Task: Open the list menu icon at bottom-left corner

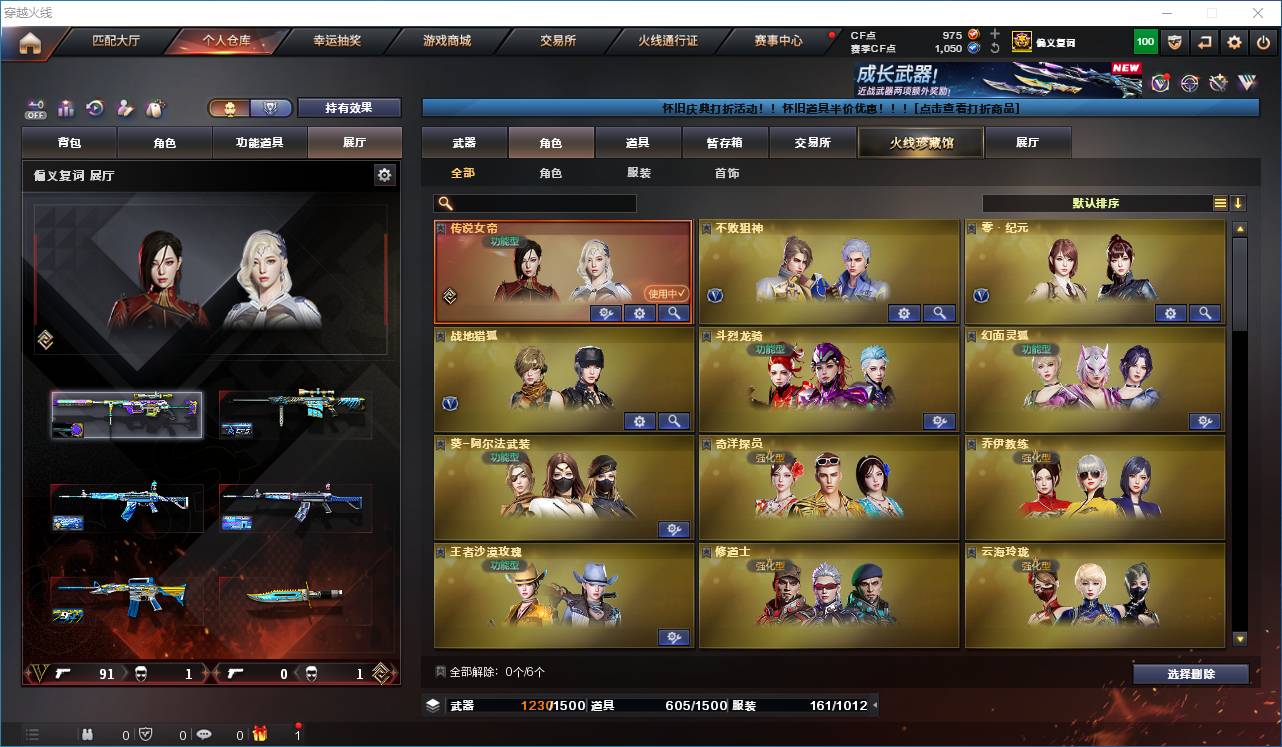Action: pos(32,733)
